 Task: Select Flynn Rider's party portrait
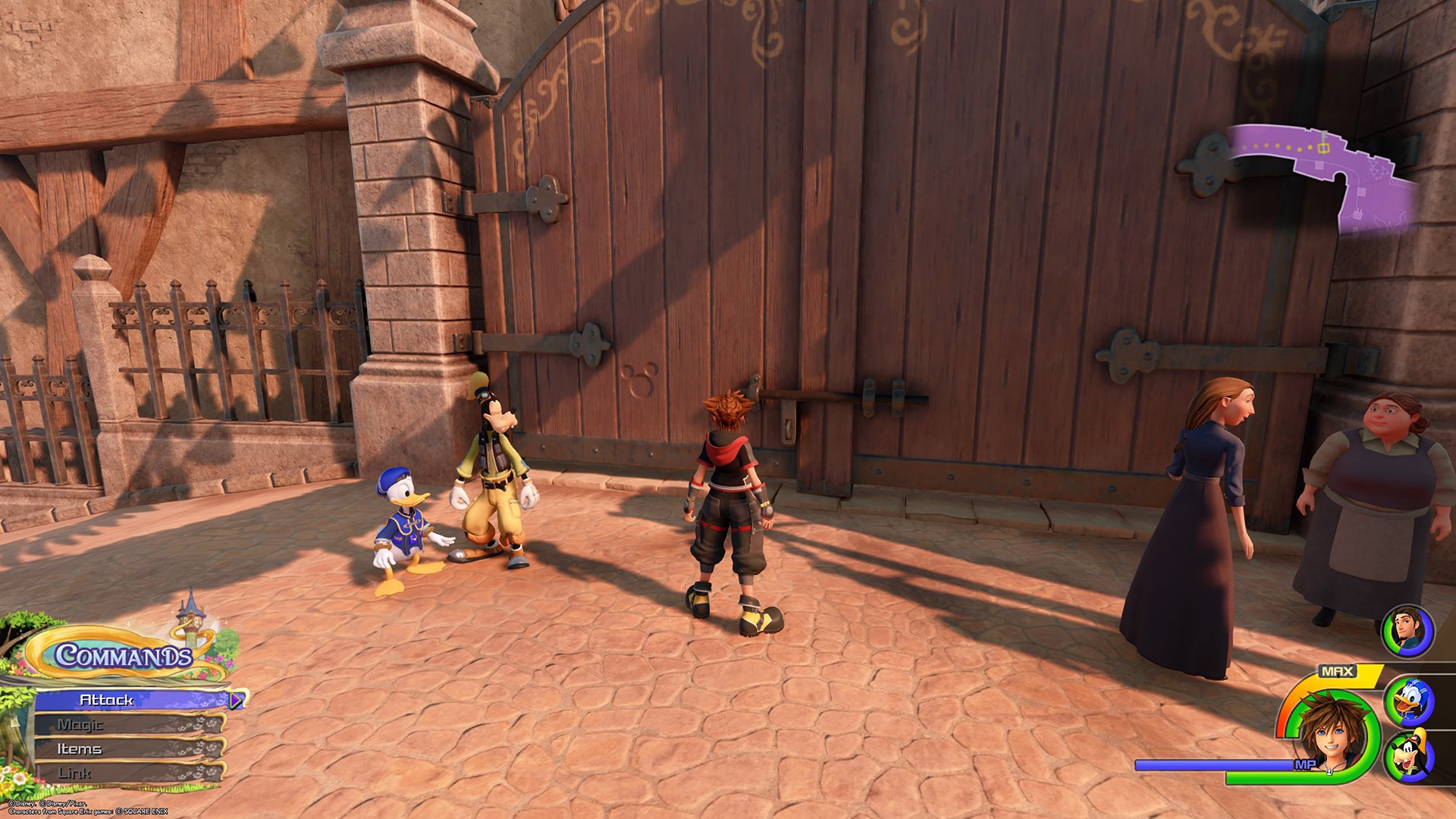[x=1407, y=630]
